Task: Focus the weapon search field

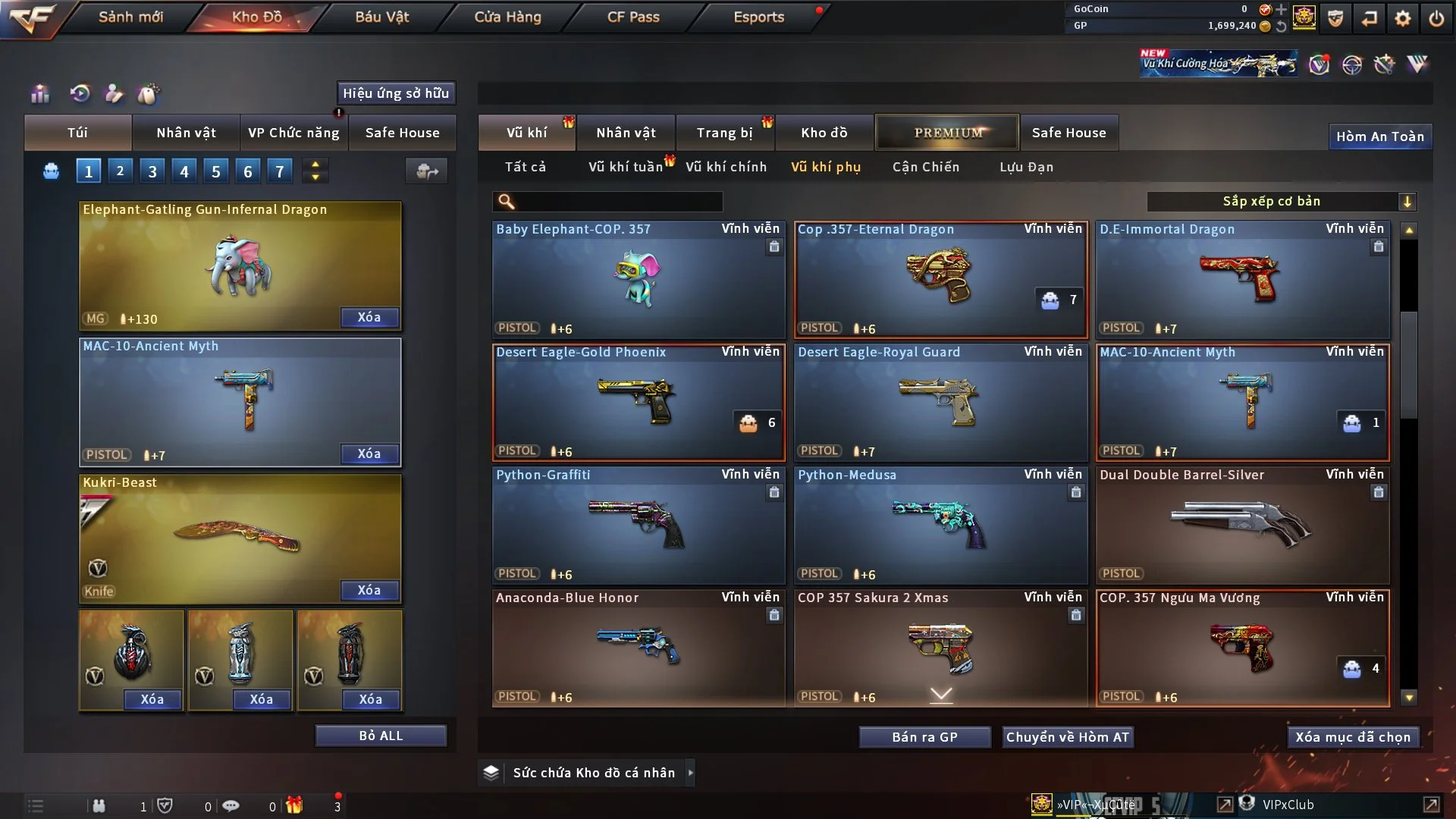Action: pos(618,201)
